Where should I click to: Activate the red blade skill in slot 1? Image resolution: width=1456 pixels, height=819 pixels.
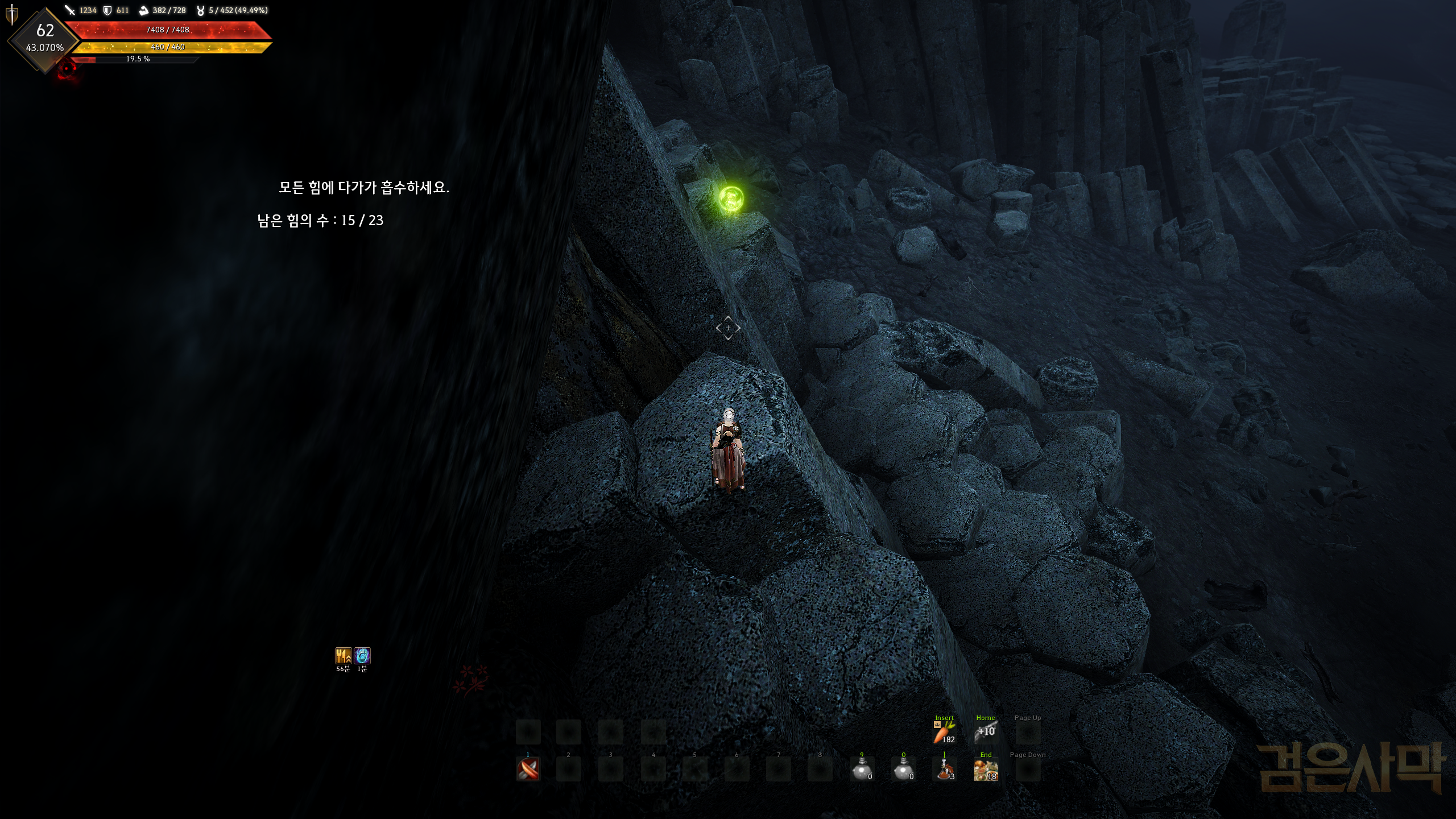(x=528, y=769)
